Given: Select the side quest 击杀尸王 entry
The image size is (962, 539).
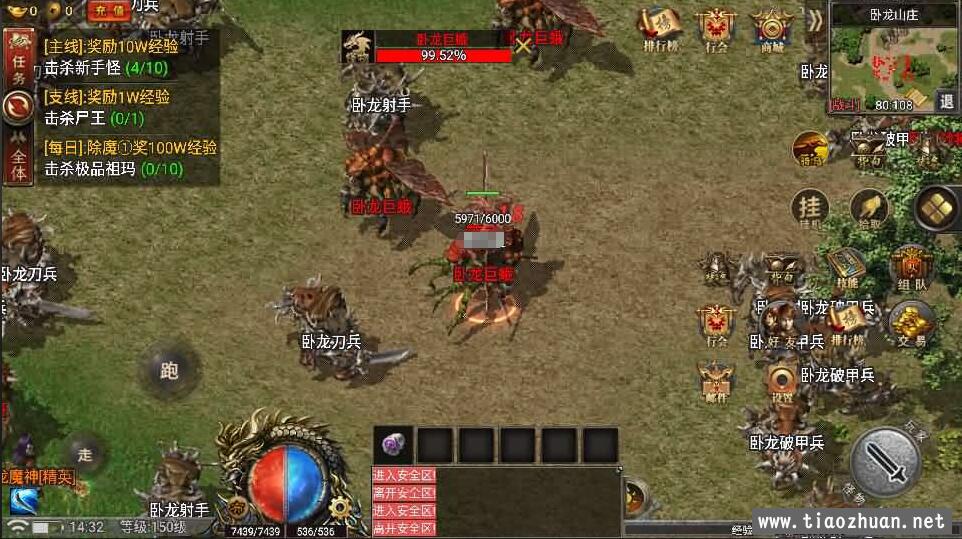Looking at the screenshot, I should tap(90, 118).
